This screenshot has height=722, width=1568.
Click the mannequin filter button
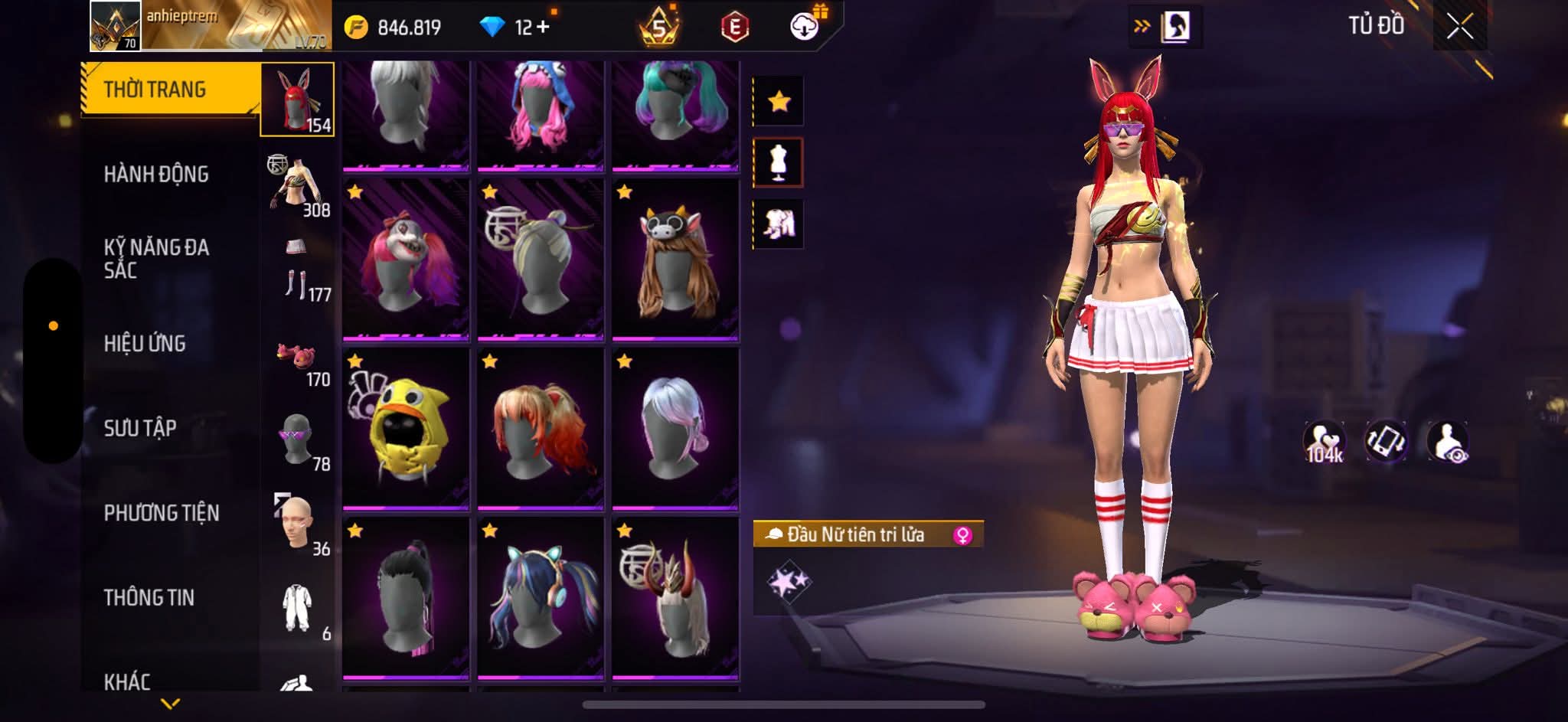779,162
